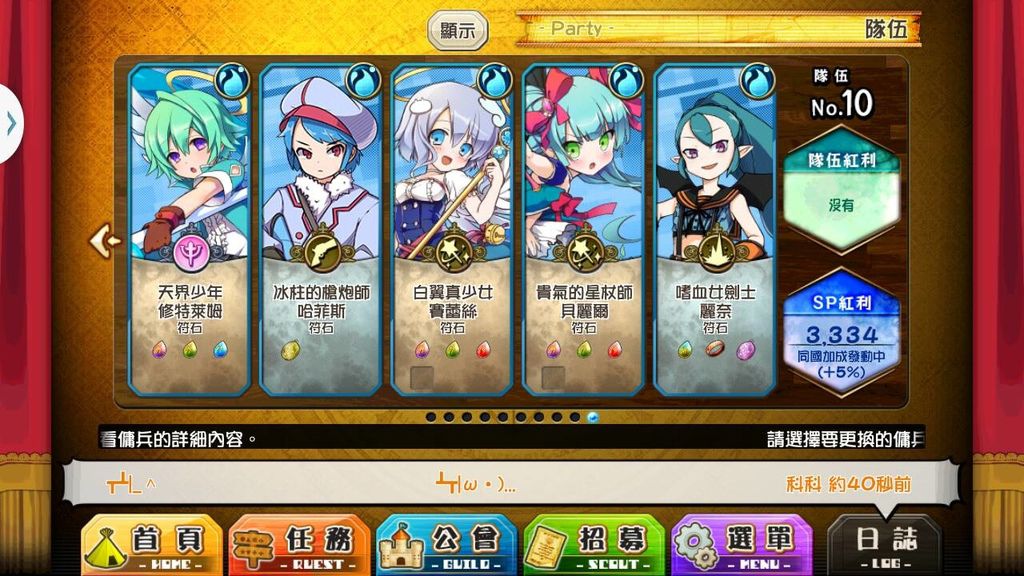Viewport: 1024px width, 576px height.
Task: Show the previous party with left arrow
Action: 104,240
